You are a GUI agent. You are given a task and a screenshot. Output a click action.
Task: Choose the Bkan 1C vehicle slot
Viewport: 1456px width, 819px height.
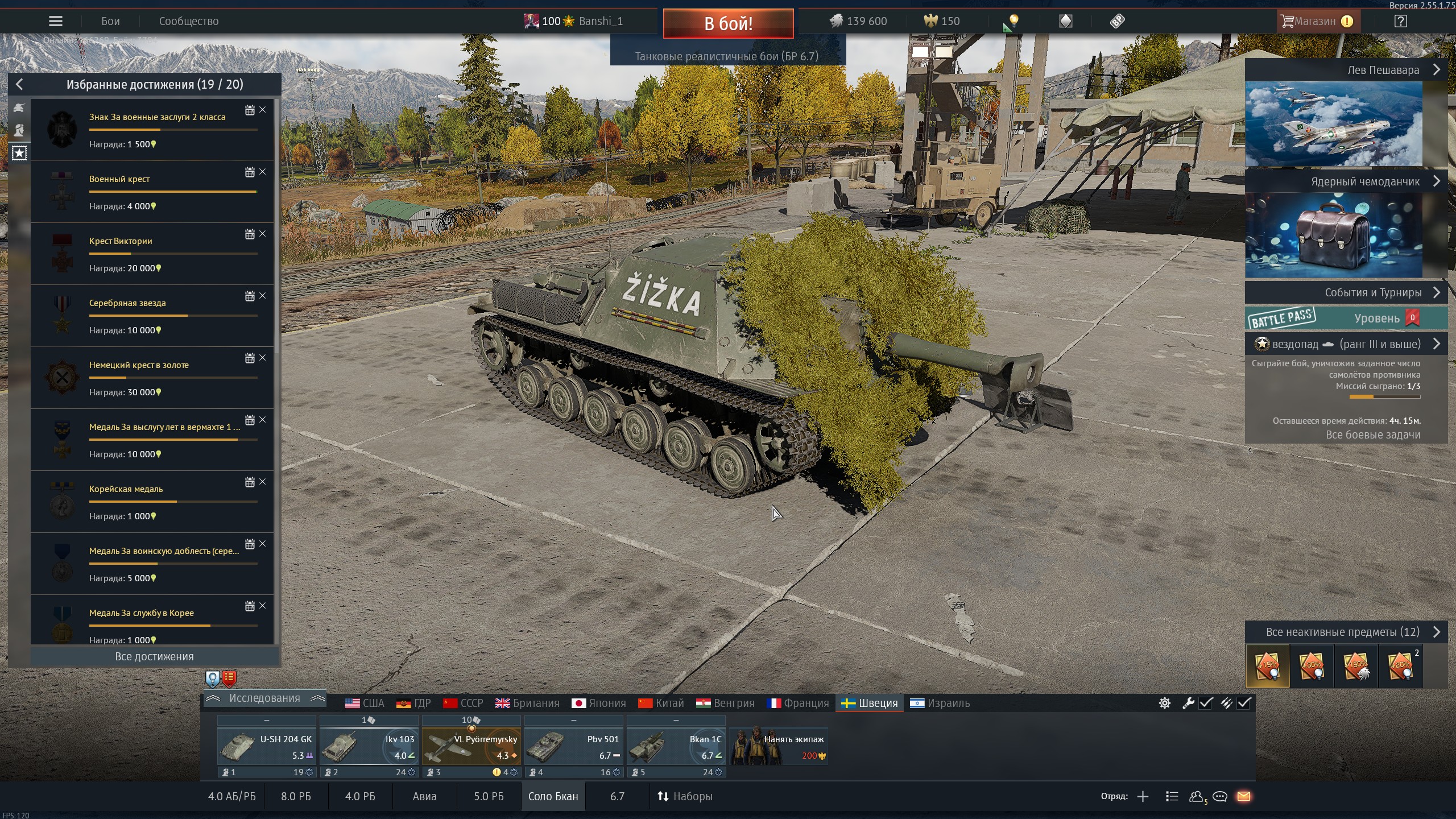[x=676, y=746]
